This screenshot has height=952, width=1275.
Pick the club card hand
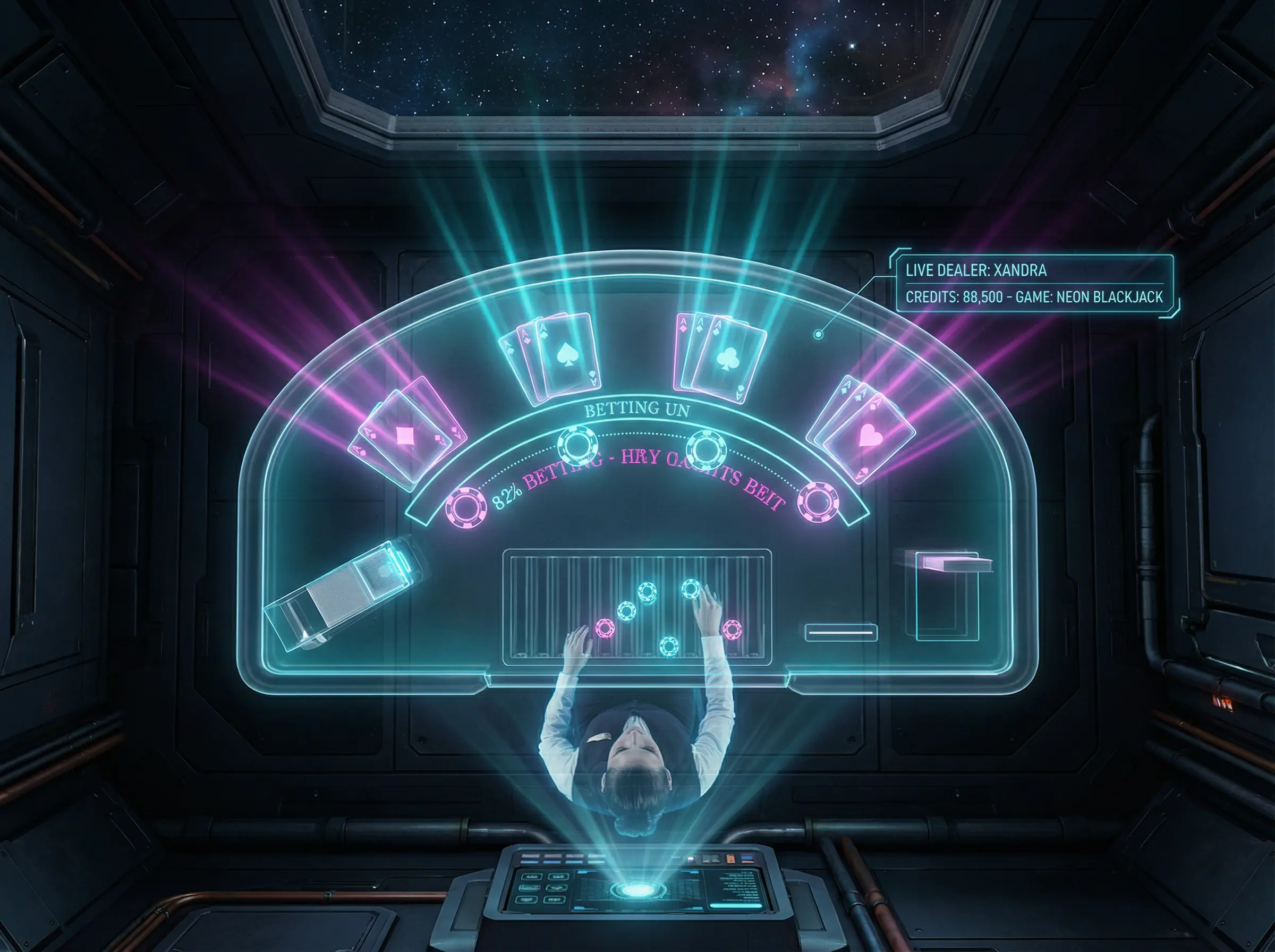[721, 356]
